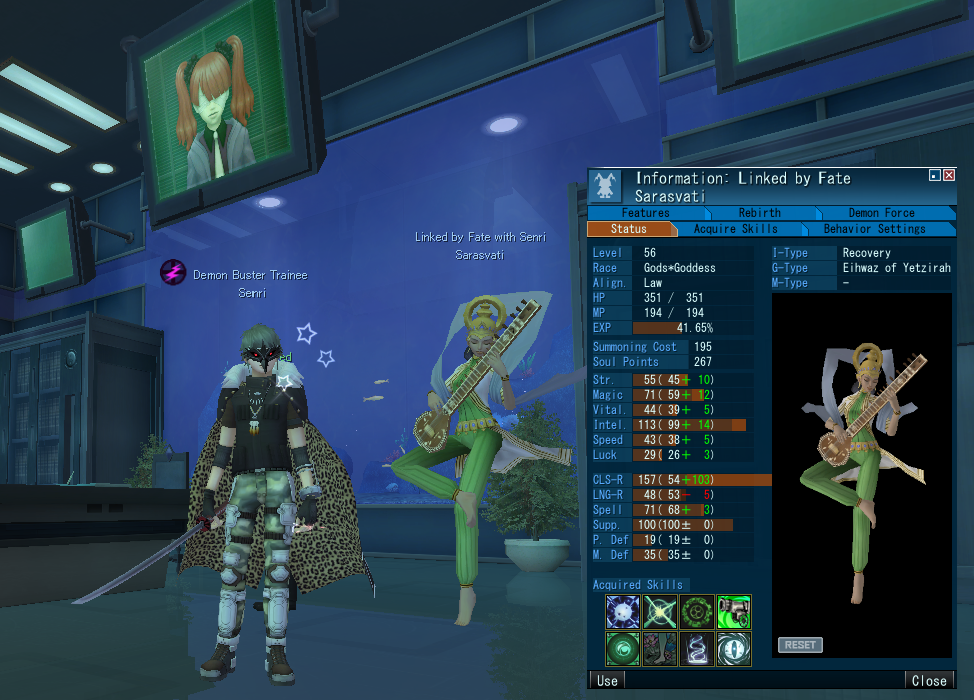
Task: Show the Demon Force tab
Action: coord(881,213)
